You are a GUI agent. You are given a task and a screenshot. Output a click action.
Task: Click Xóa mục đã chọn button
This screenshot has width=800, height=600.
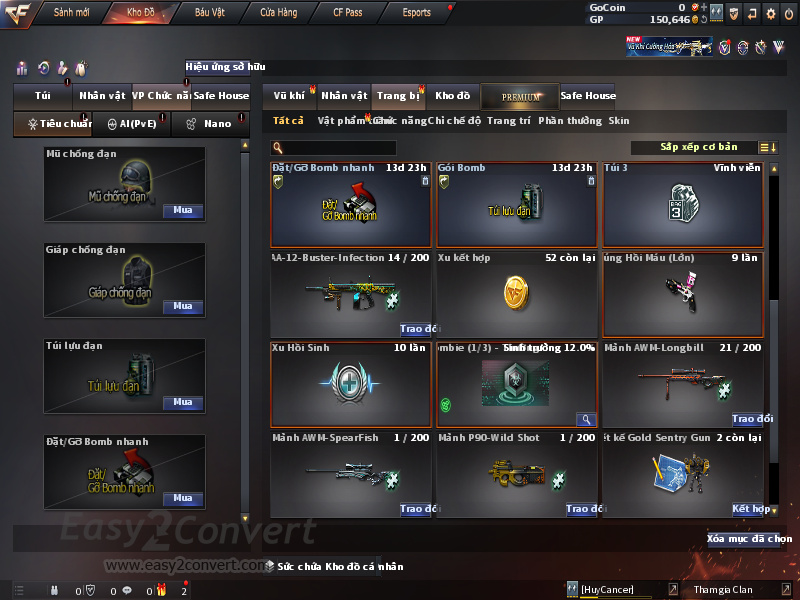tap(749, 539)
